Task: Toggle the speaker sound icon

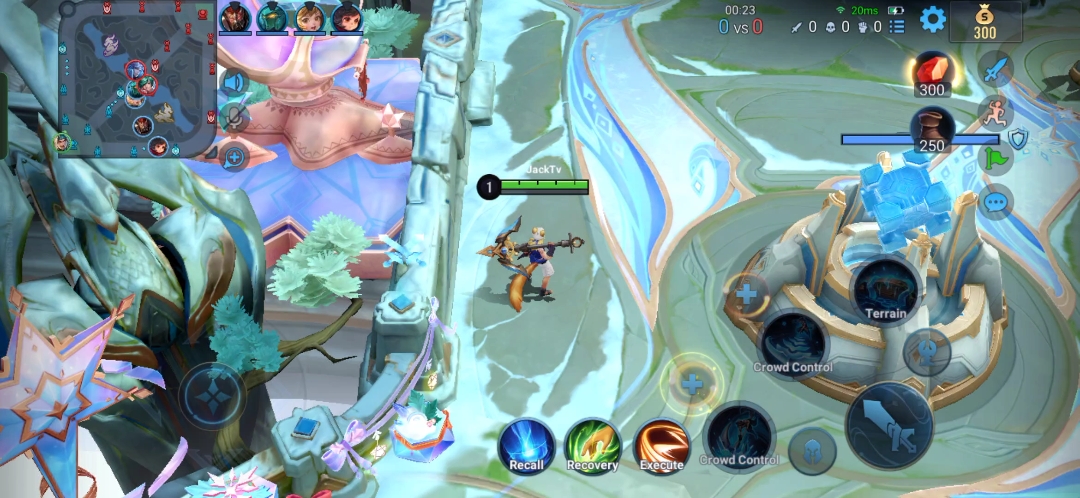Action: [x=234, y=82]
